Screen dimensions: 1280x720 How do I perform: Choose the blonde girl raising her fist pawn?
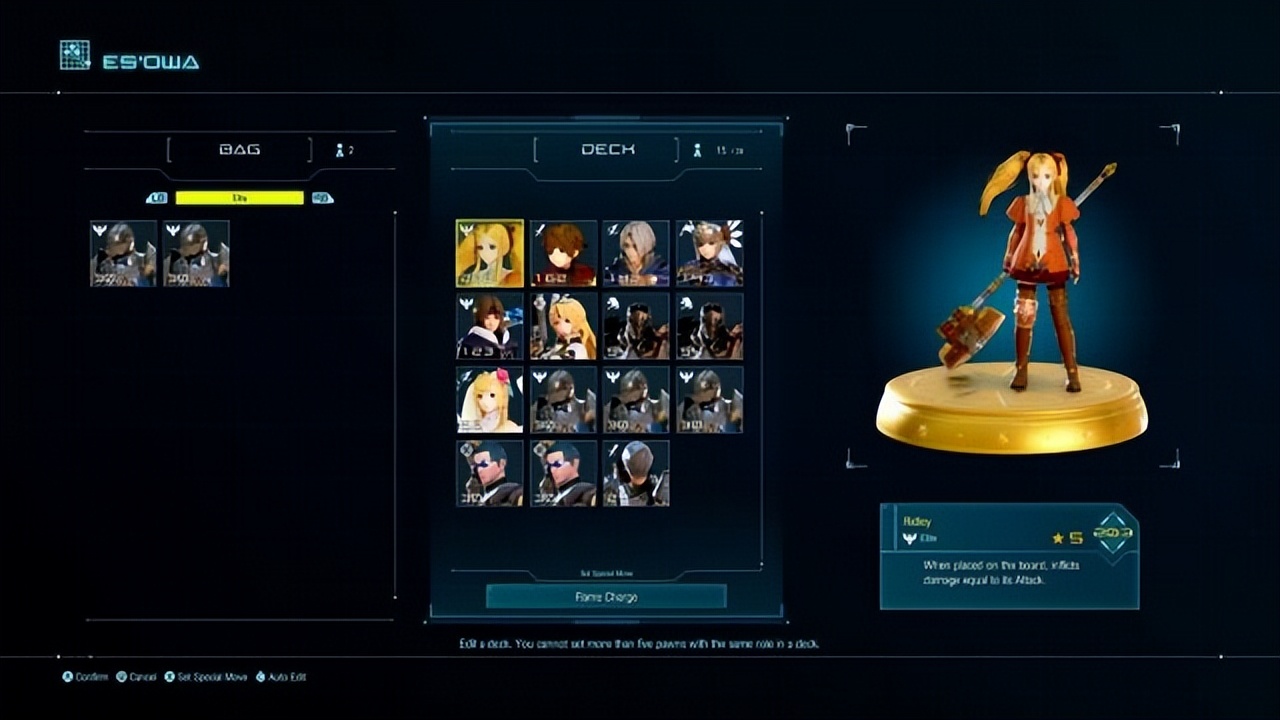click(x=563, y=326)
